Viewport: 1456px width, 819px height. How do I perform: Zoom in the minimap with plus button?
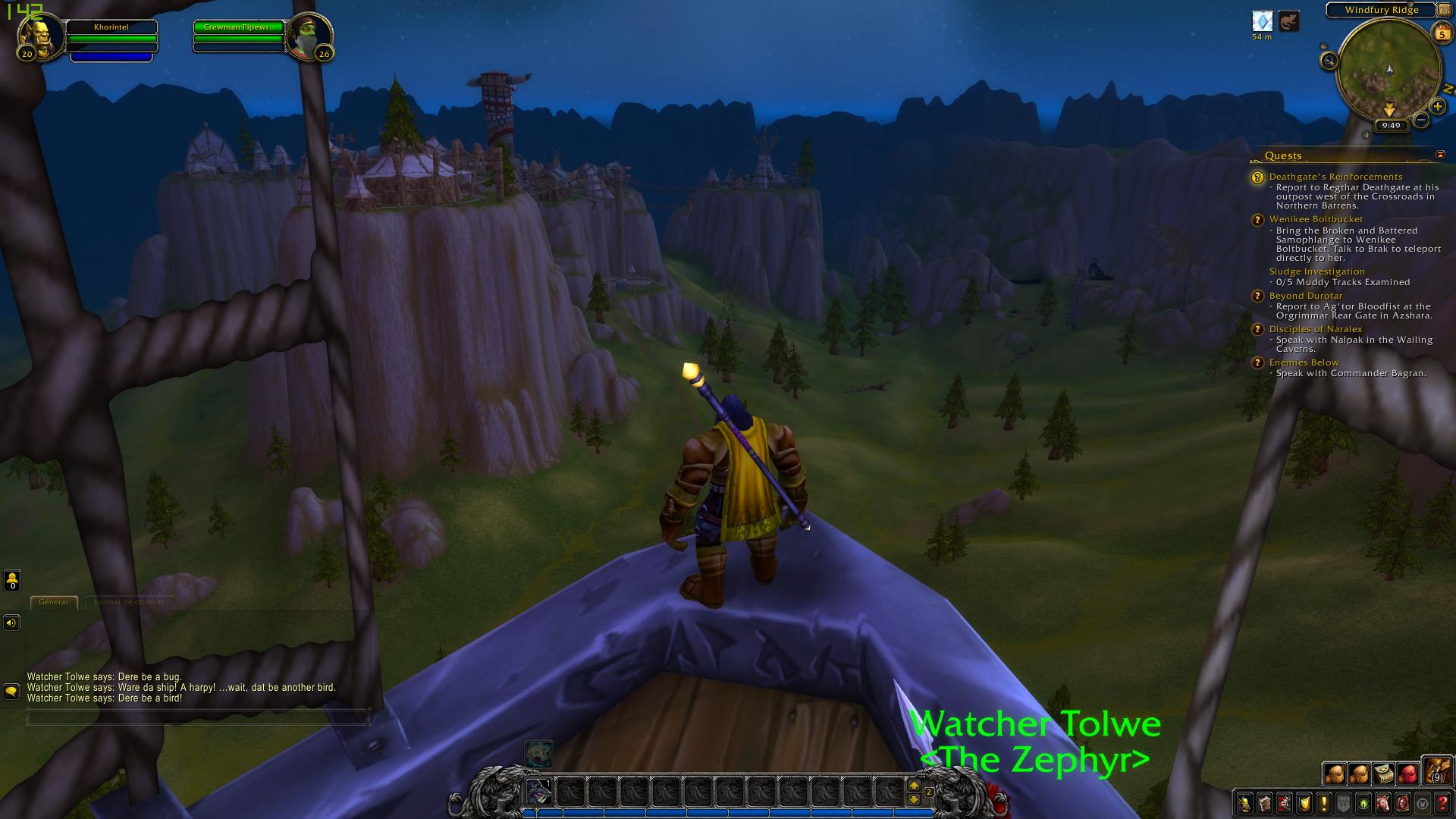[1437, 107]
